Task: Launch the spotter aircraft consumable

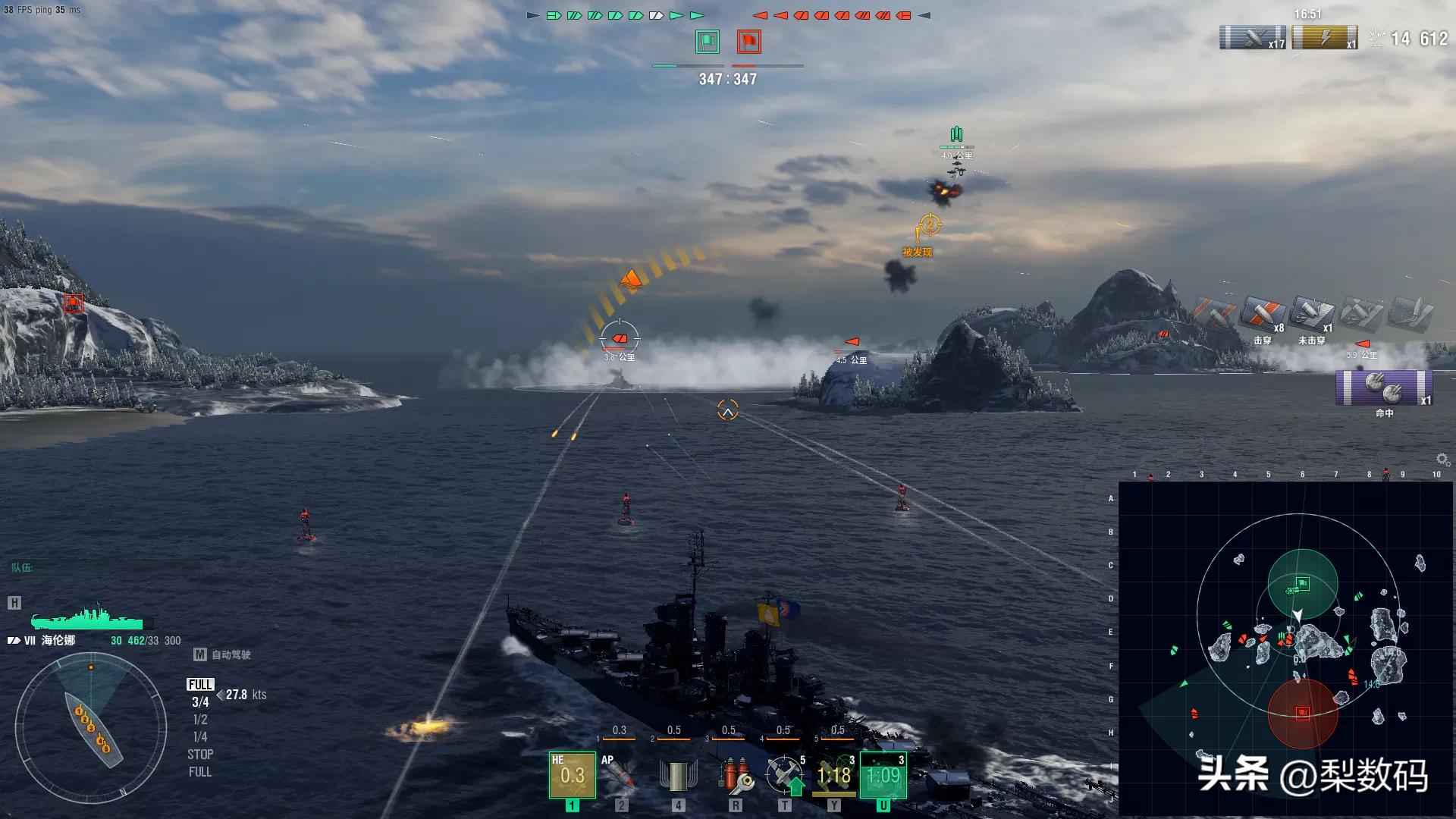Action: pyautogui.click(x=833, y=774)
